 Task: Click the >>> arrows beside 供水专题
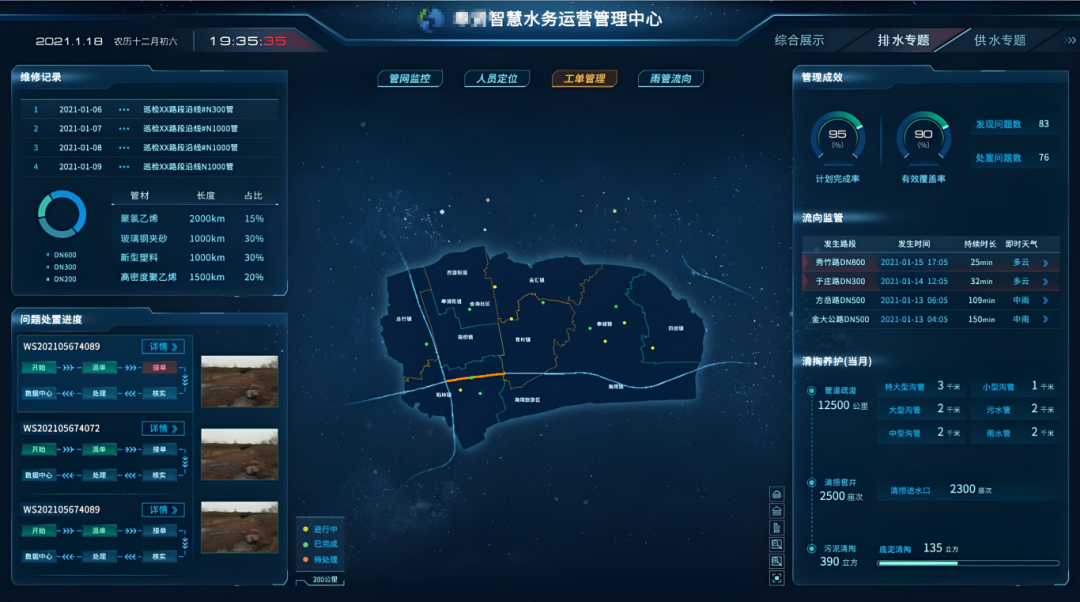pyautogui.click(x=1070, y=40)
